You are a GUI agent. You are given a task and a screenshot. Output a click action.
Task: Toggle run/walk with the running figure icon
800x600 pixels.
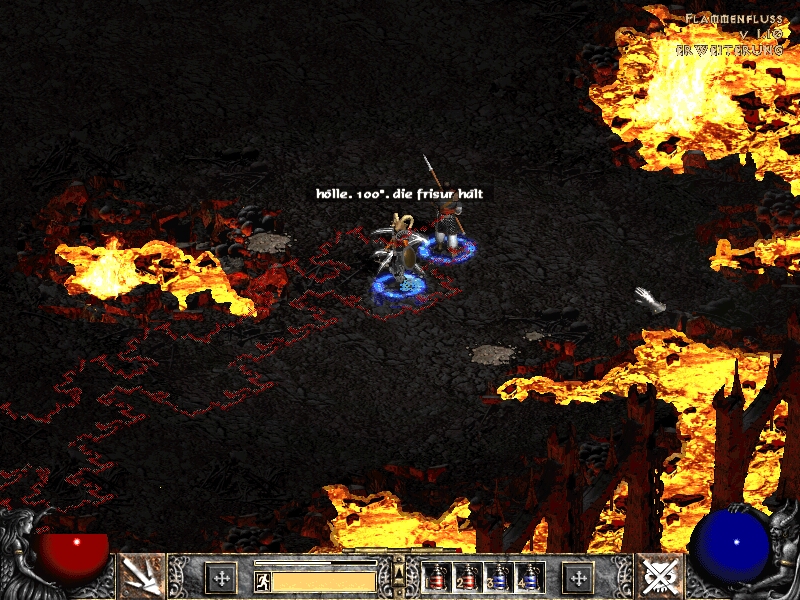coord(262,581)
